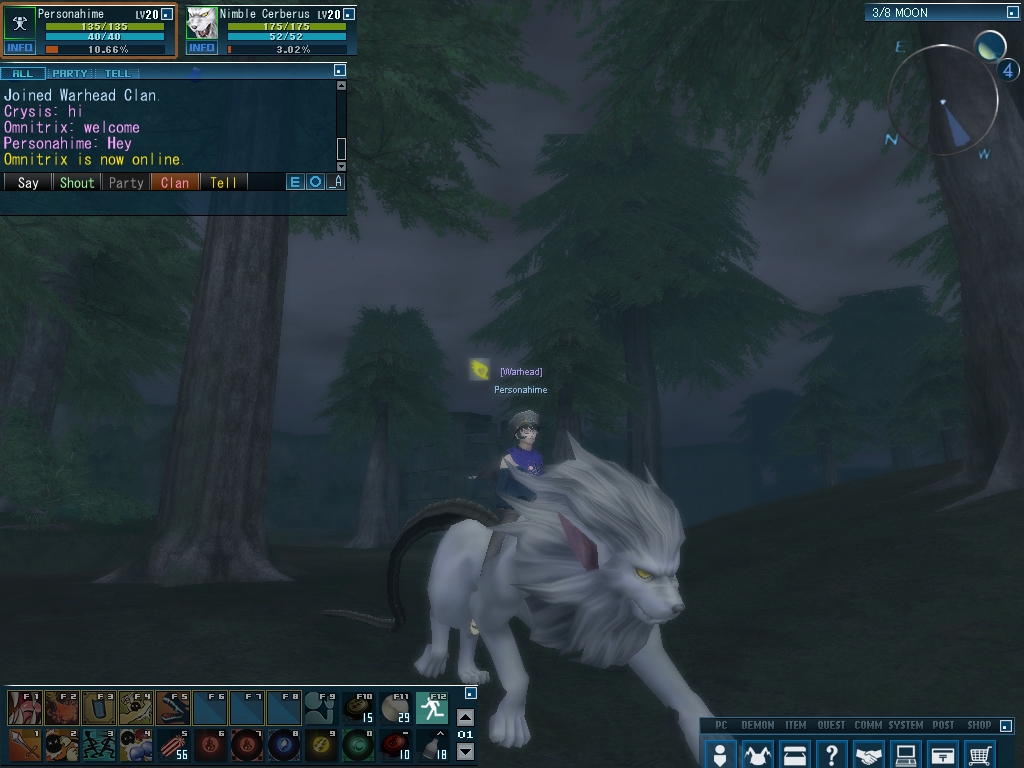Minimize the chat window
Screen dimensions: 1024x768
[x=340, y=71]
